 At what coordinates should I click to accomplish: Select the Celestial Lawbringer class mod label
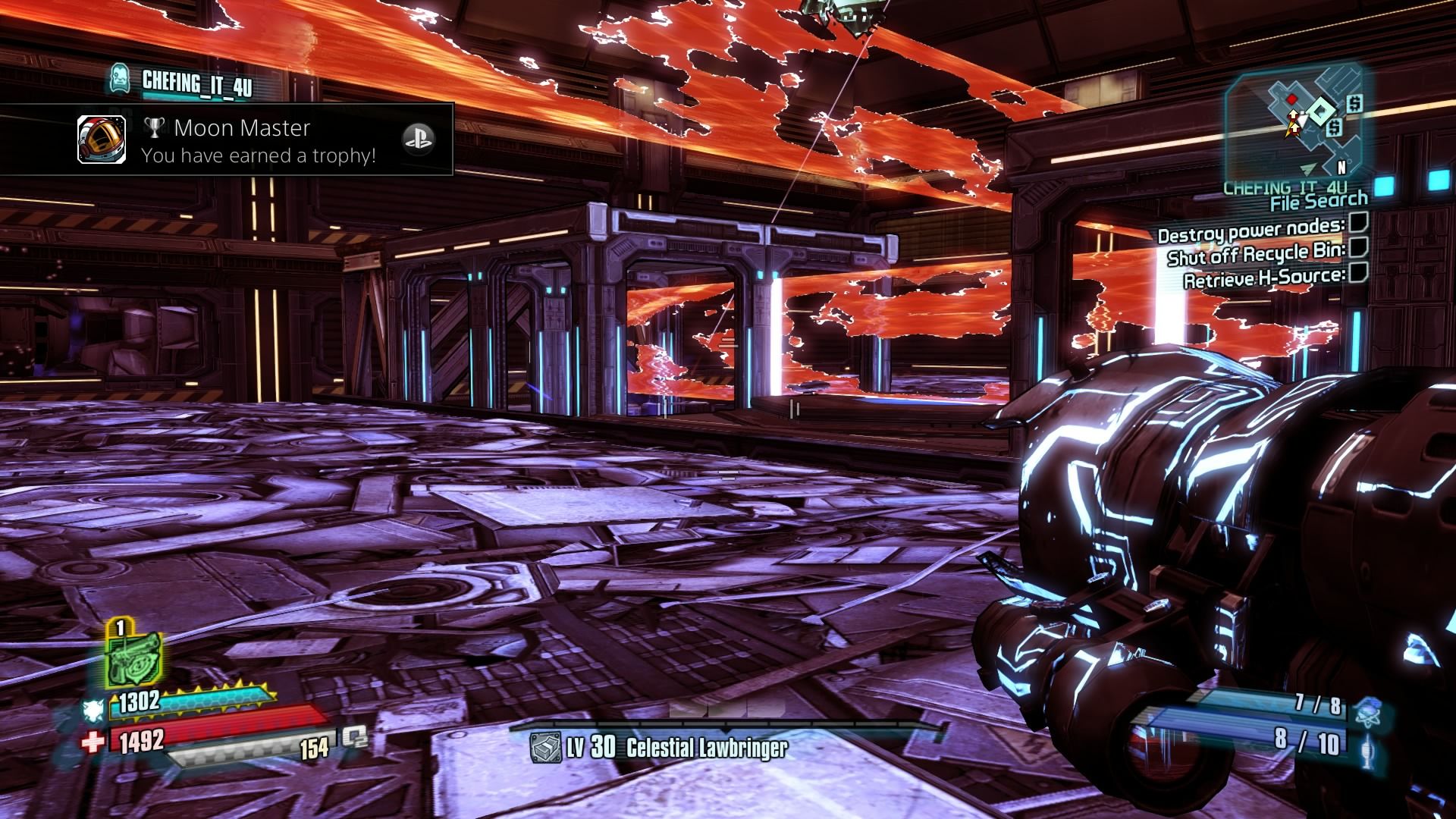pyautogui.click(x=706, y=748)
